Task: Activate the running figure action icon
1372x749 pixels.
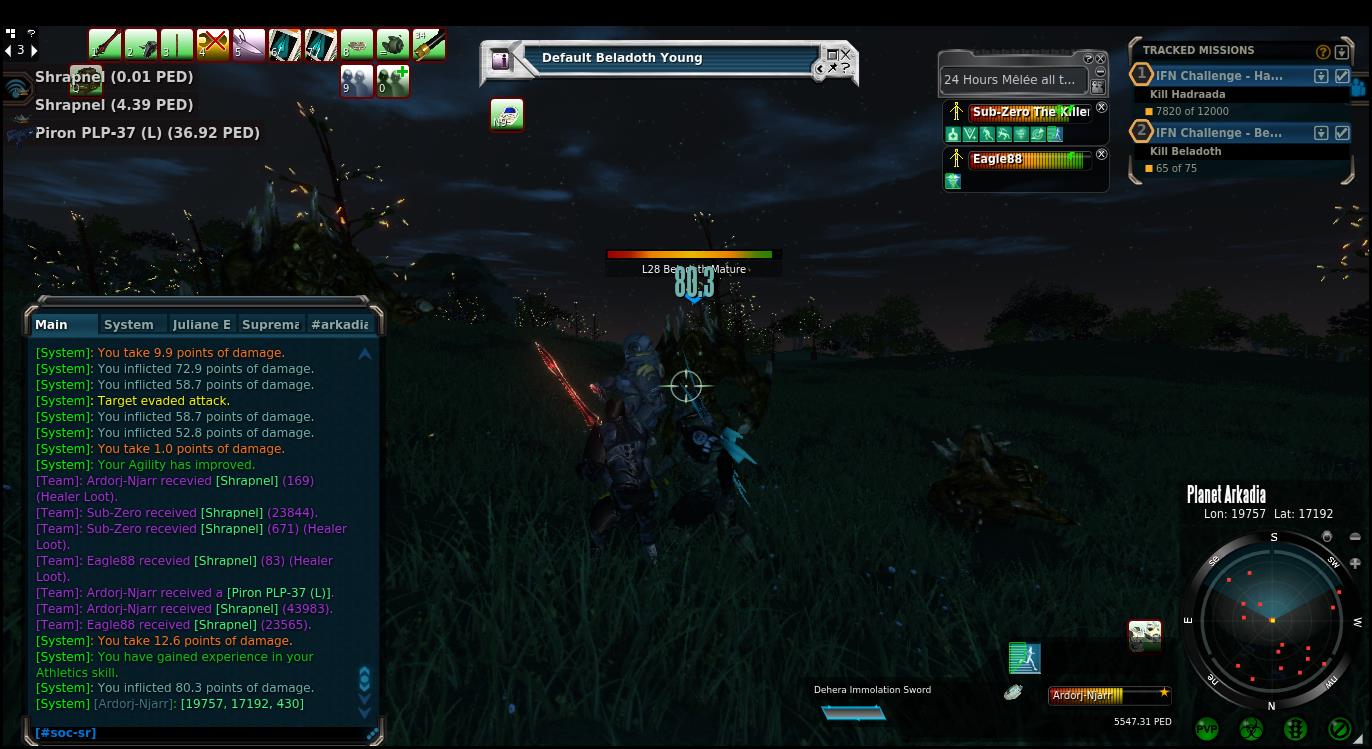Action: pos(1025,658)
